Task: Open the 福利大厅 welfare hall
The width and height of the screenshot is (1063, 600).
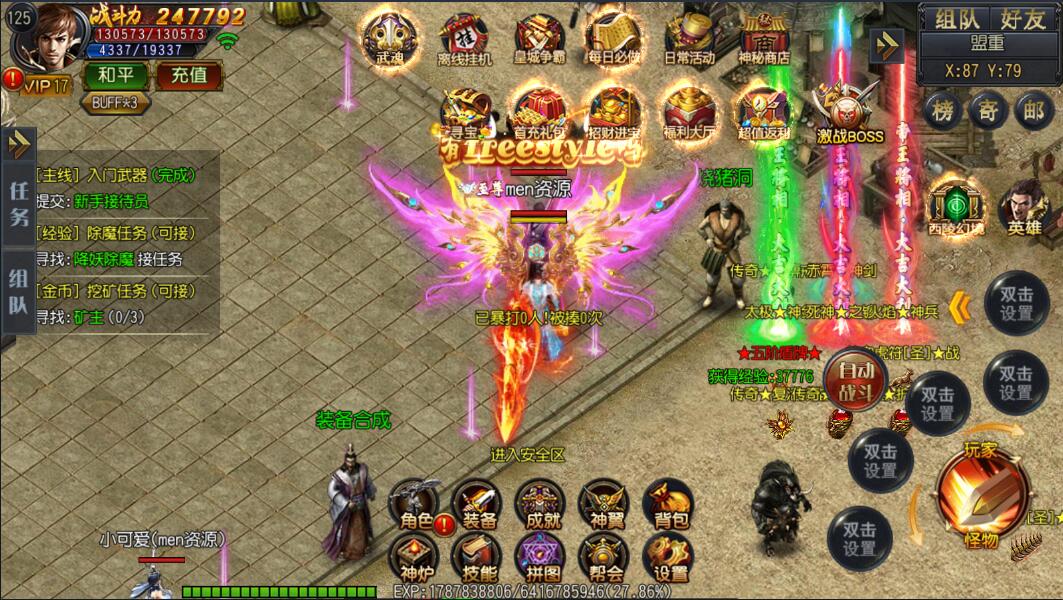Action: pos(689,112)
